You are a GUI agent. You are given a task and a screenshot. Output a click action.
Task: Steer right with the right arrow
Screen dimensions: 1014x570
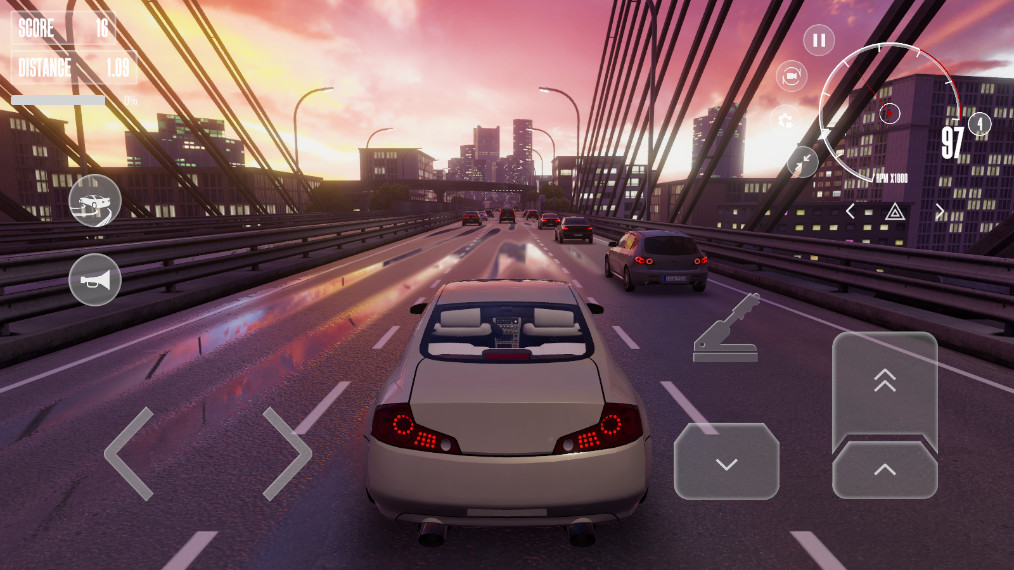point(287,453)
